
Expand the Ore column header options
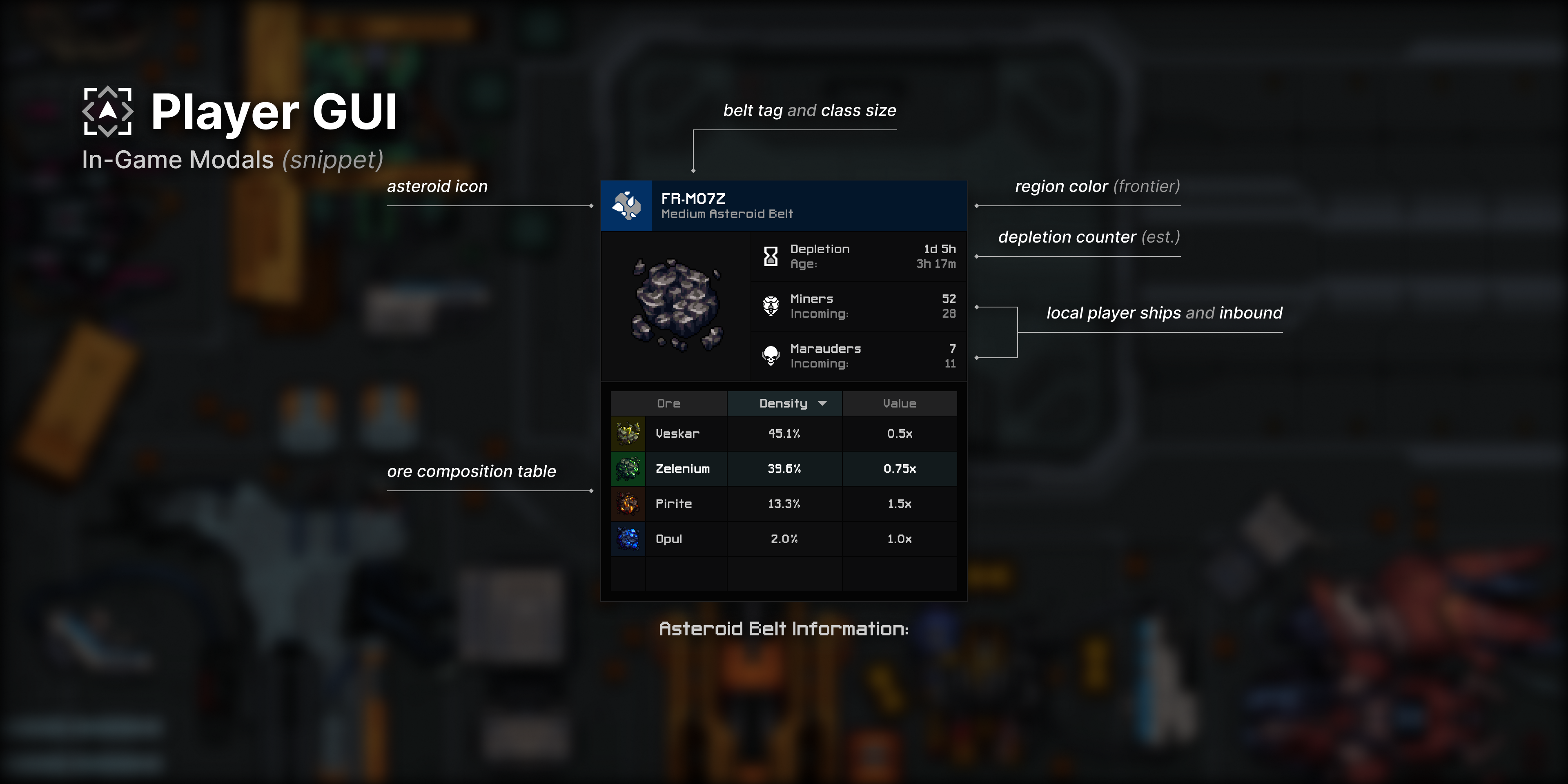(668, 403)
